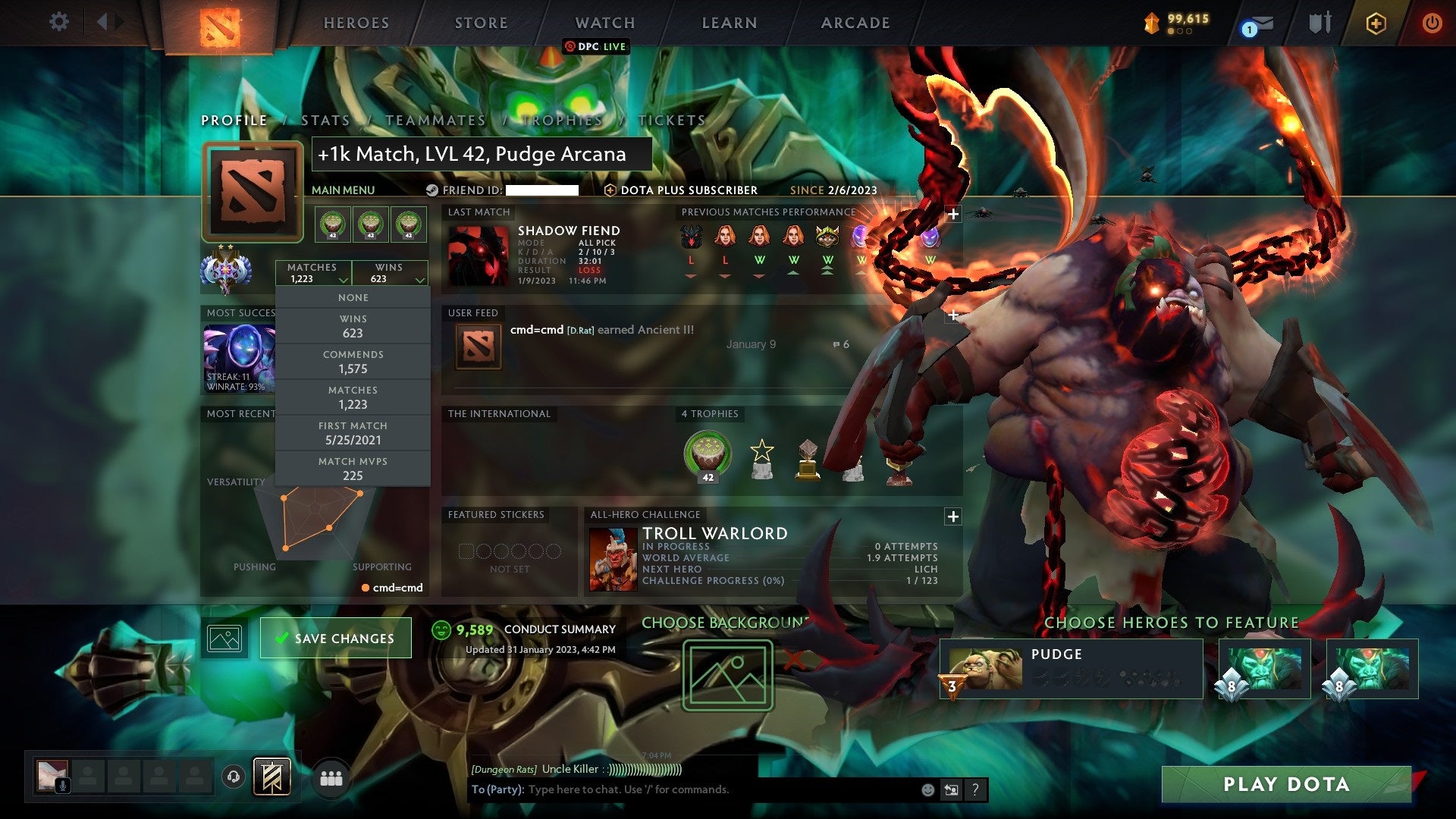Switch to the STATS tab
The width and height of the screenshot is (1456, 819).
324,120
